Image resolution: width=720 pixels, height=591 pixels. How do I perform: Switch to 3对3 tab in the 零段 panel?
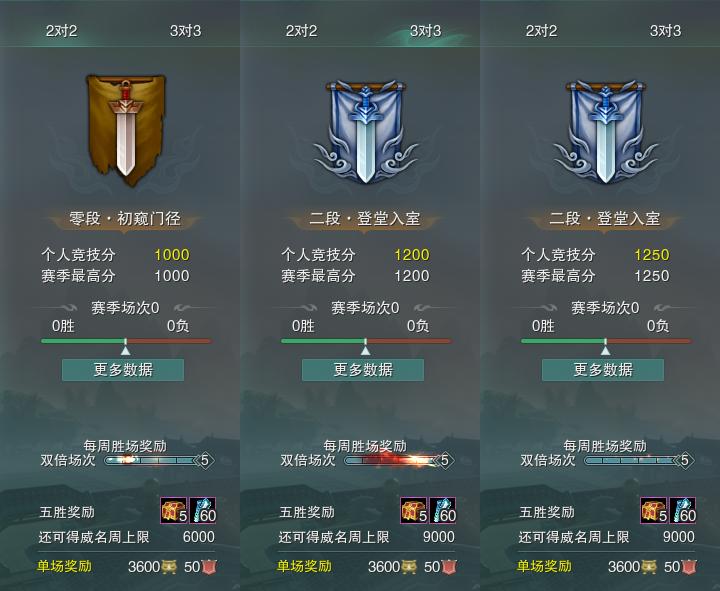point(185,30)
